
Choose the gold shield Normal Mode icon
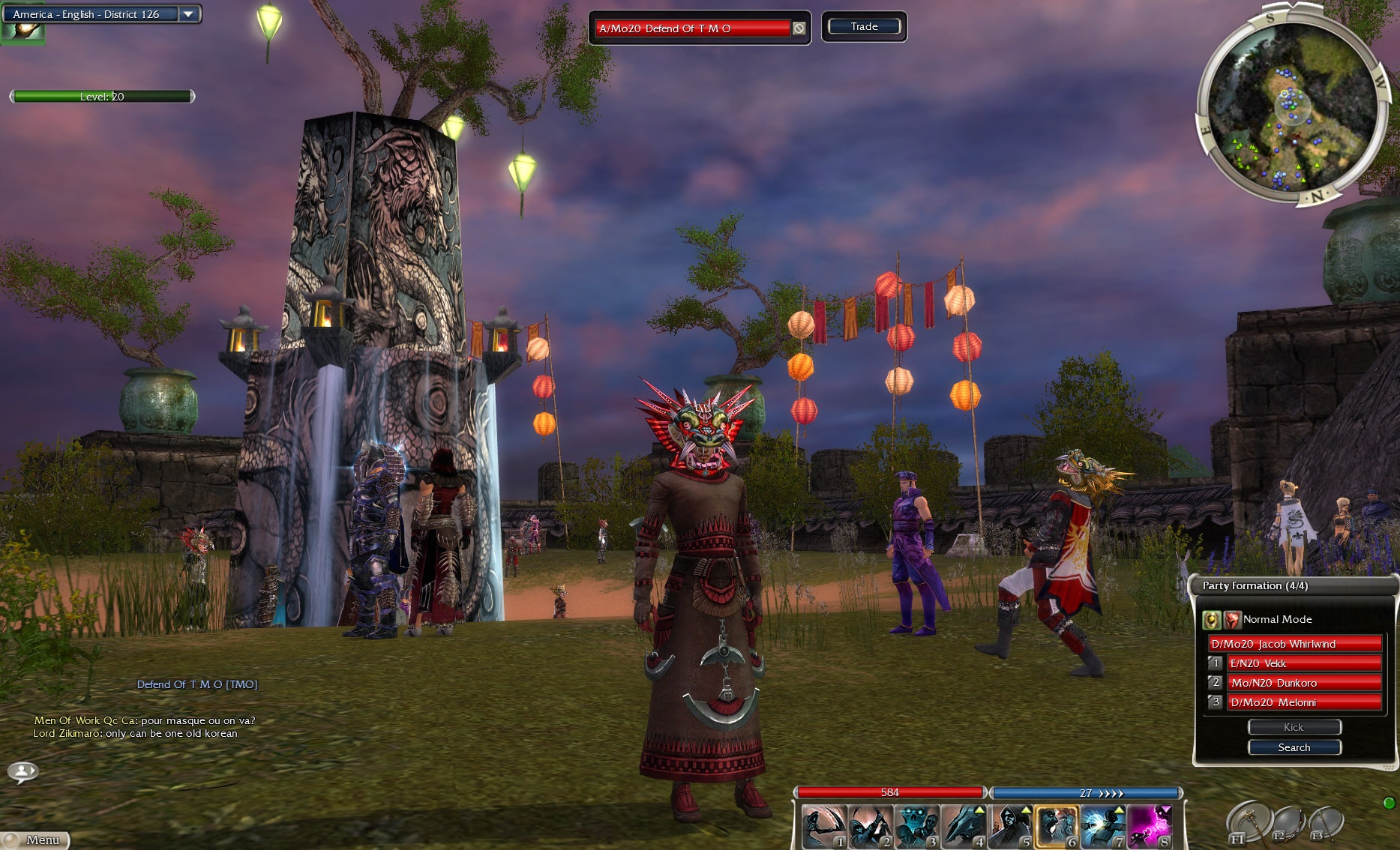coord(1211,620)
